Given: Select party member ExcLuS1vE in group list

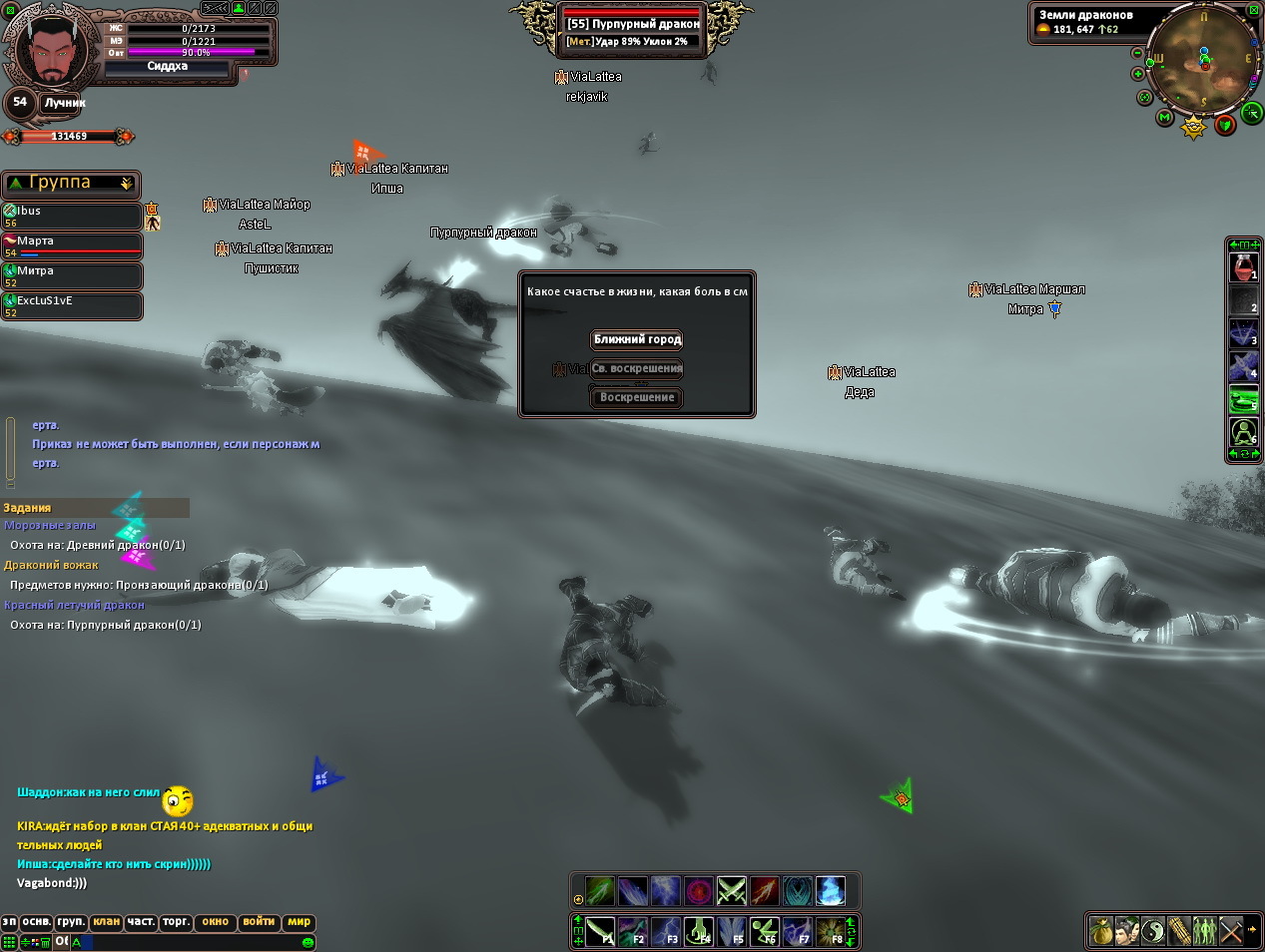Looking at the screenshot, I should pos(72,305).
